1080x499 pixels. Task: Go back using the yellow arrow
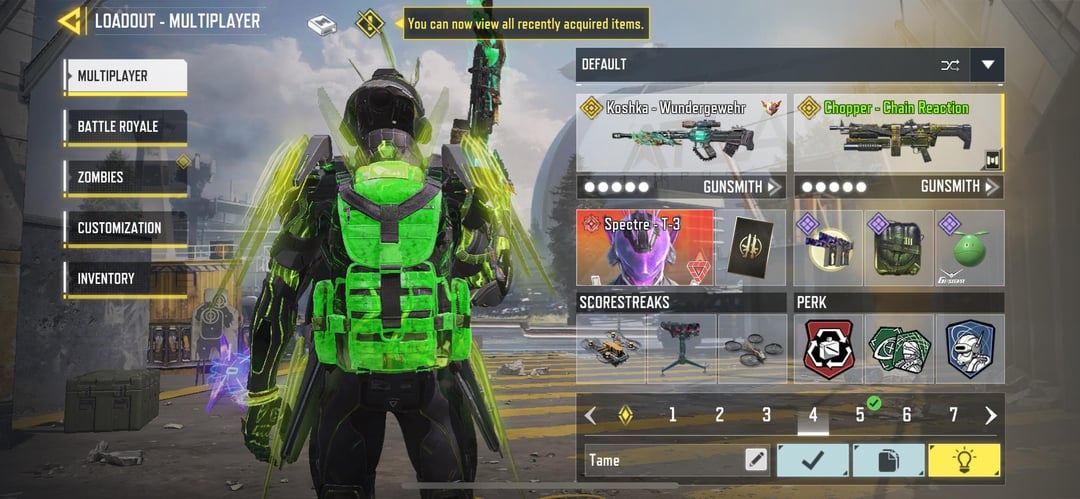[69, 21]
